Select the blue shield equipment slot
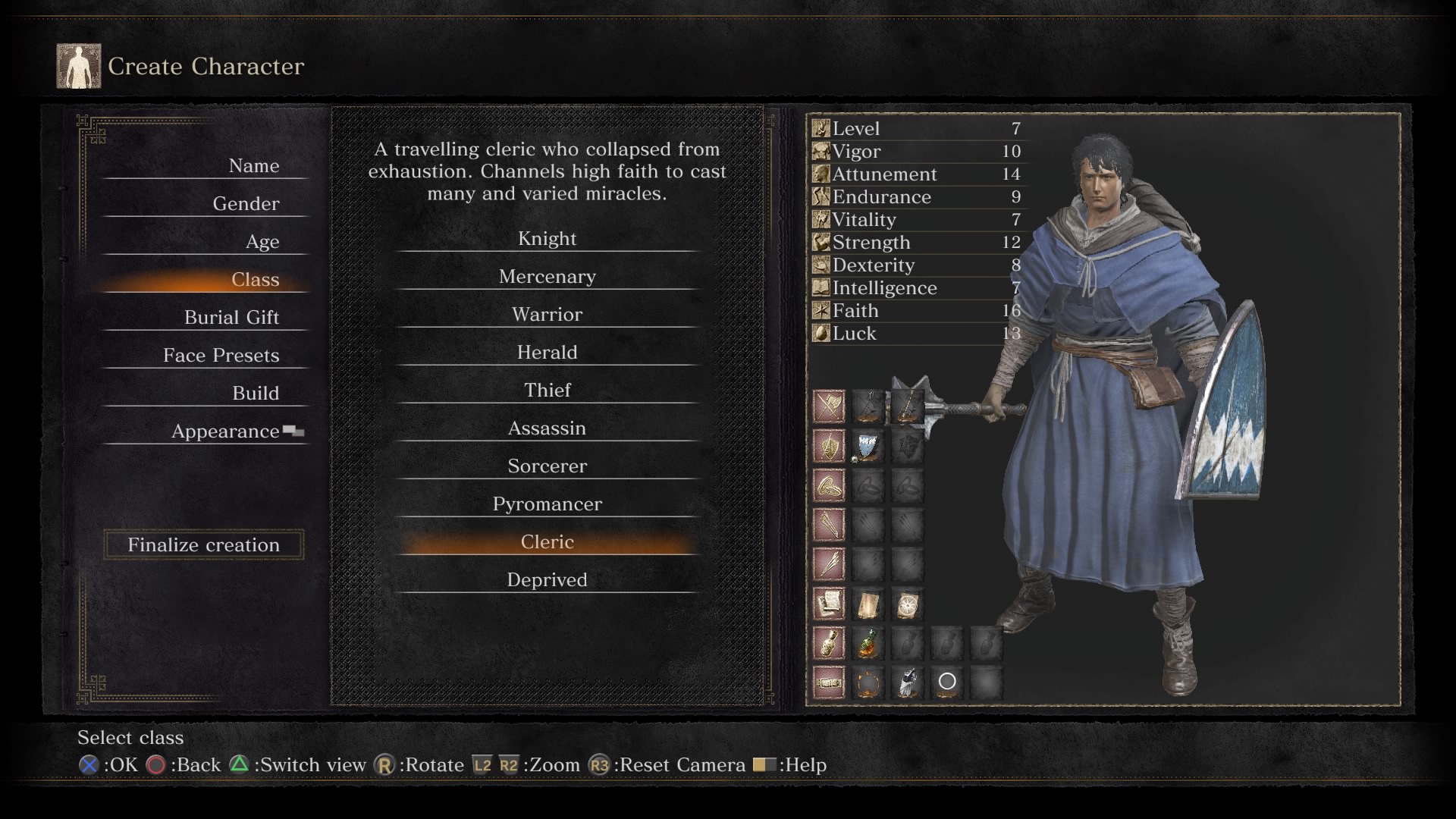Viewport: 1456px width, 819px height. (868, 446)
